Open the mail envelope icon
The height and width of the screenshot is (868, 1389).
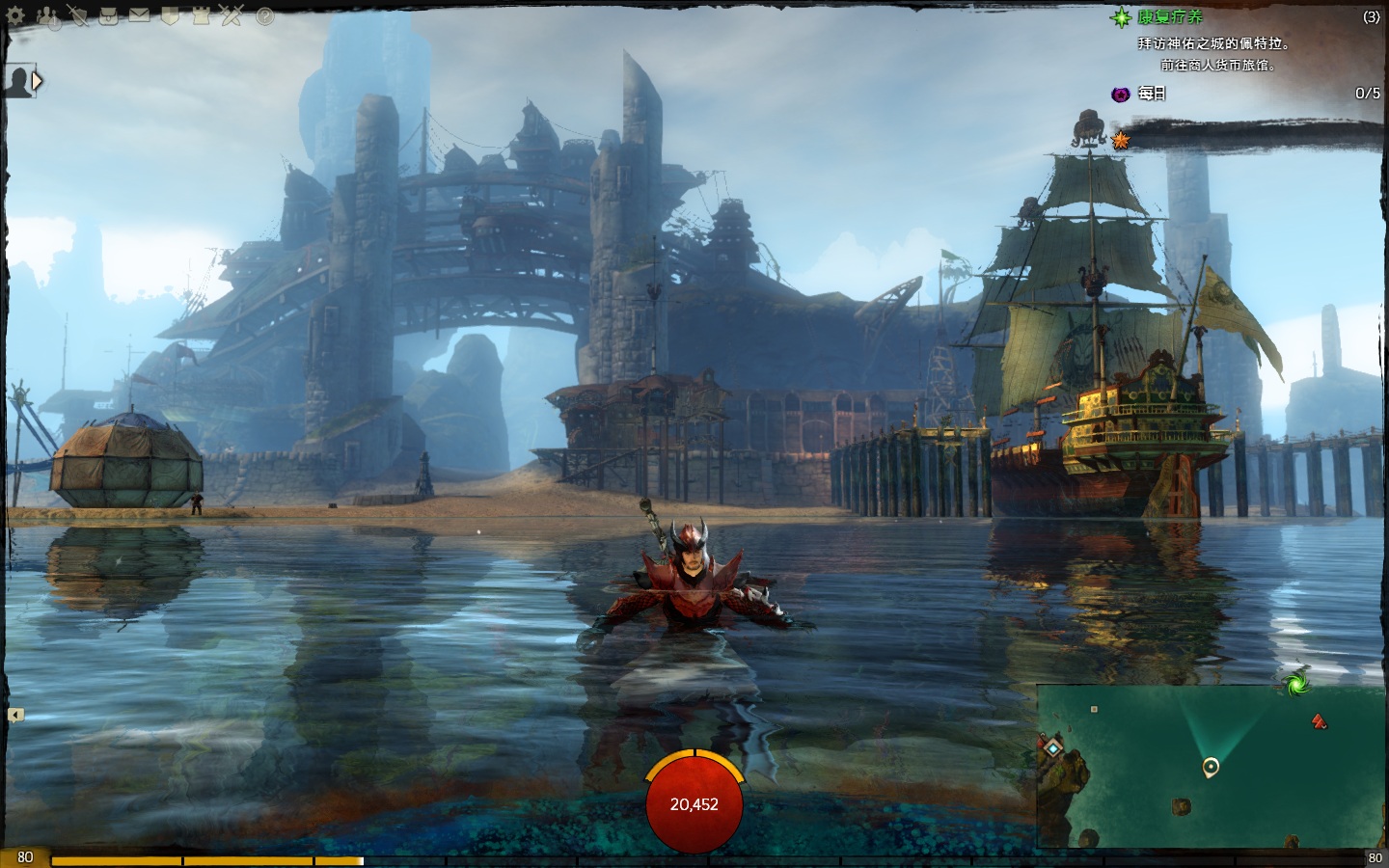coord(140,15)
